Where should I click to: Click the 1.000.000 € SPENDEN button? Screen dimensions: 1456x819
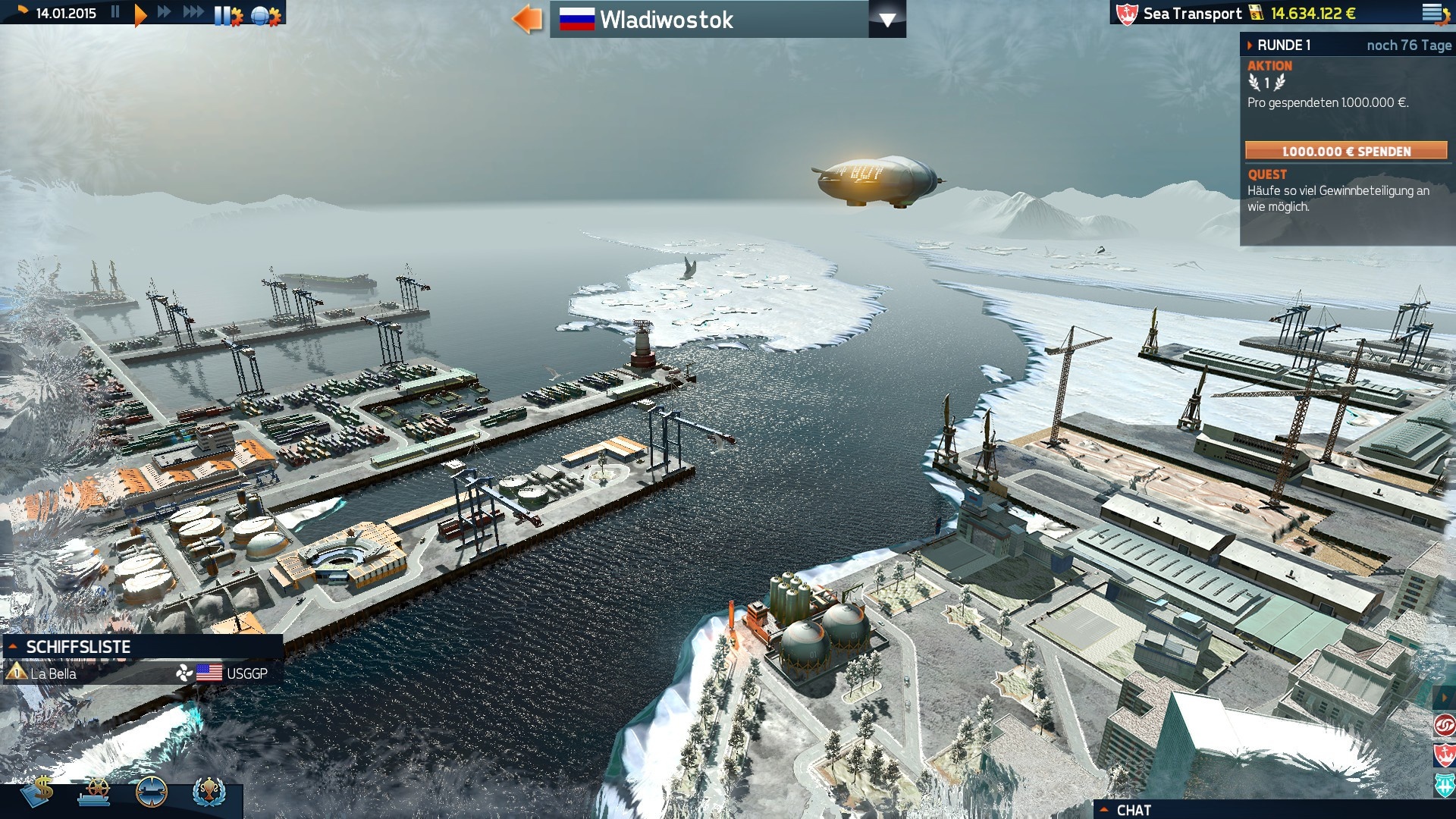coord(1348,151)
